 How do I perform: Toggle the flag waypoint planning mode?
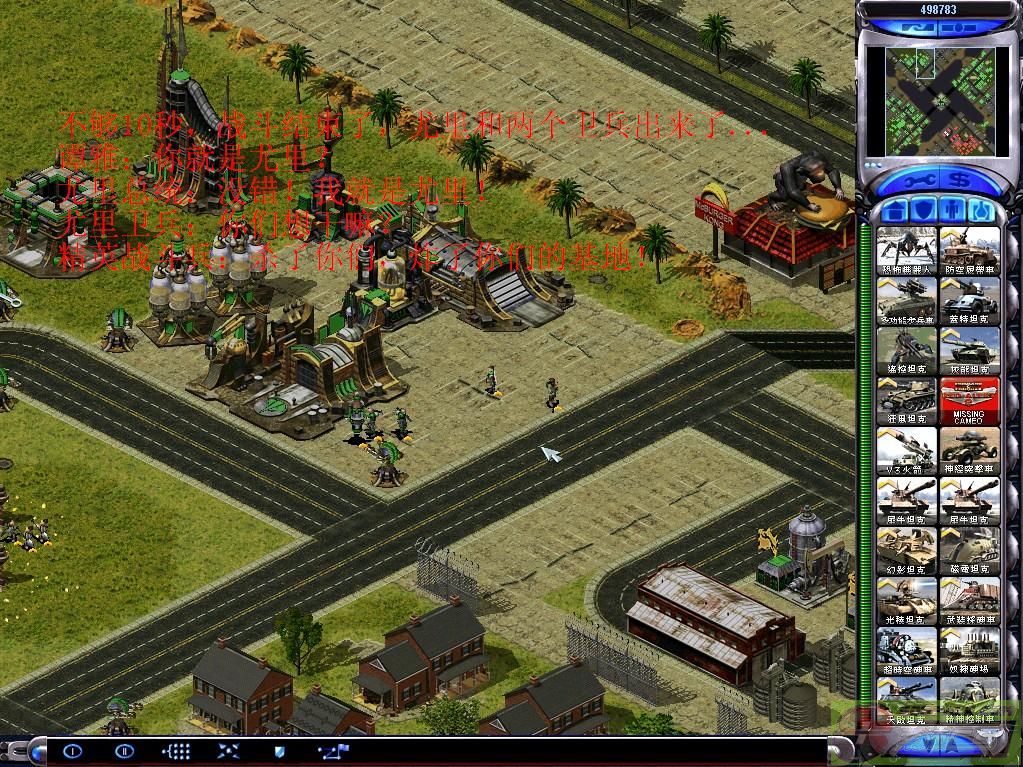(331, 750)
